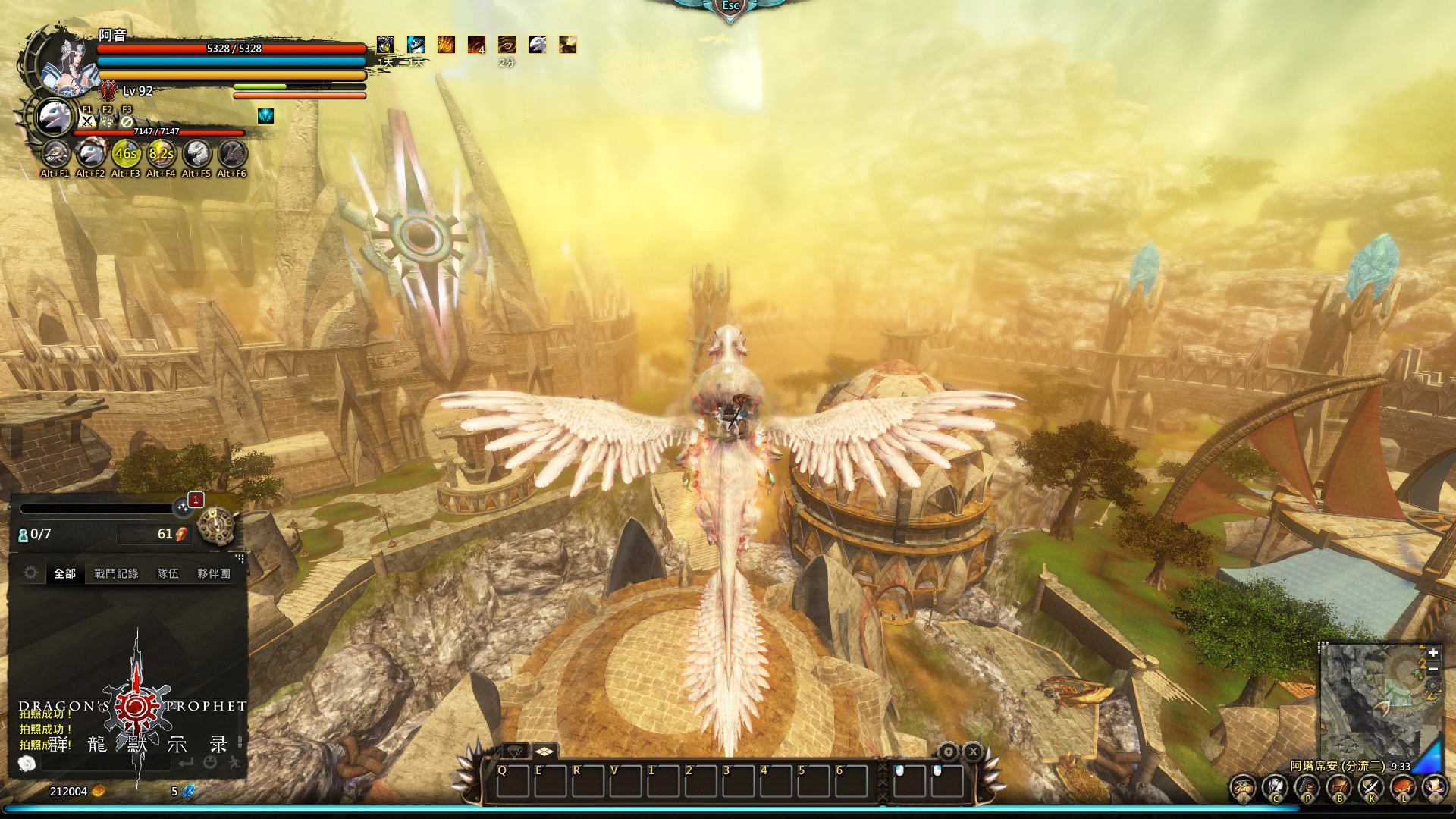Select the 全部 chat tab

64,573
